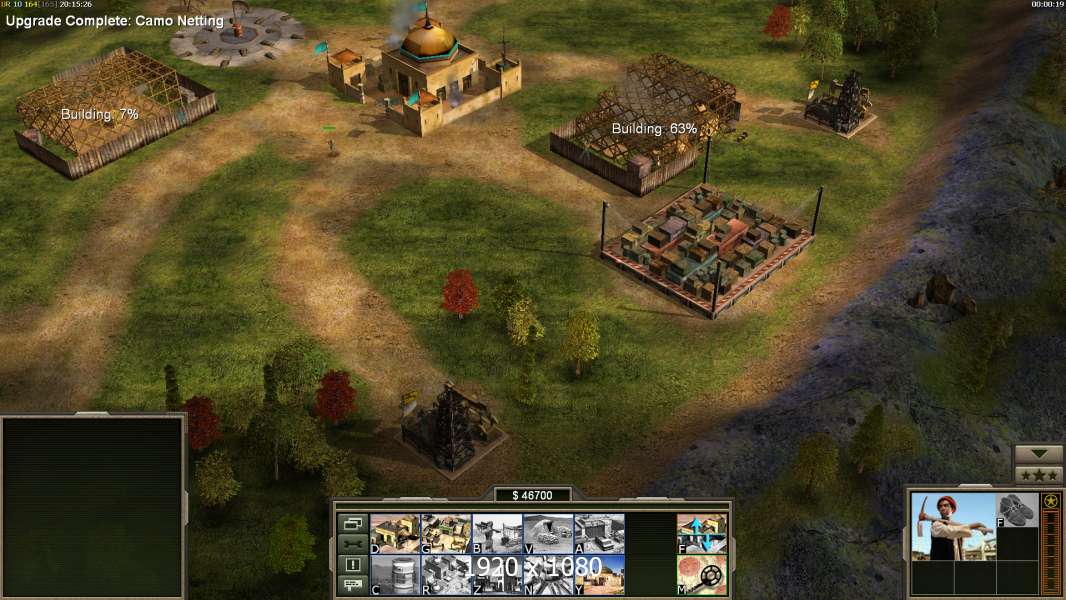Choose the build icon labeled G
The image size is (1066, 600).
pyautogui.click(x=446, y=533)
